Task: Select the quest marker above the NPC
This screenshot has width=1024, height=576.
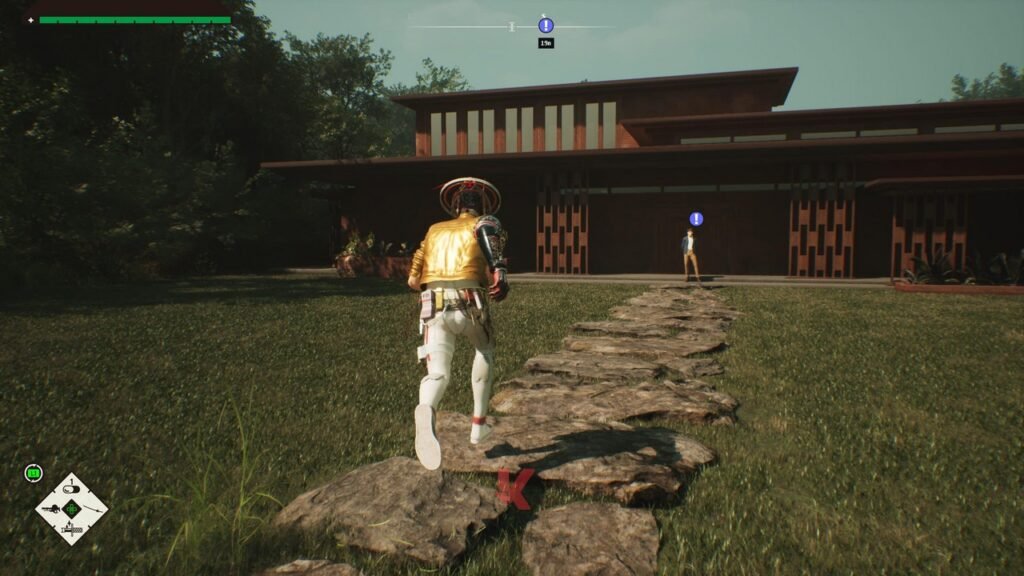Action: tap(696, 219)
